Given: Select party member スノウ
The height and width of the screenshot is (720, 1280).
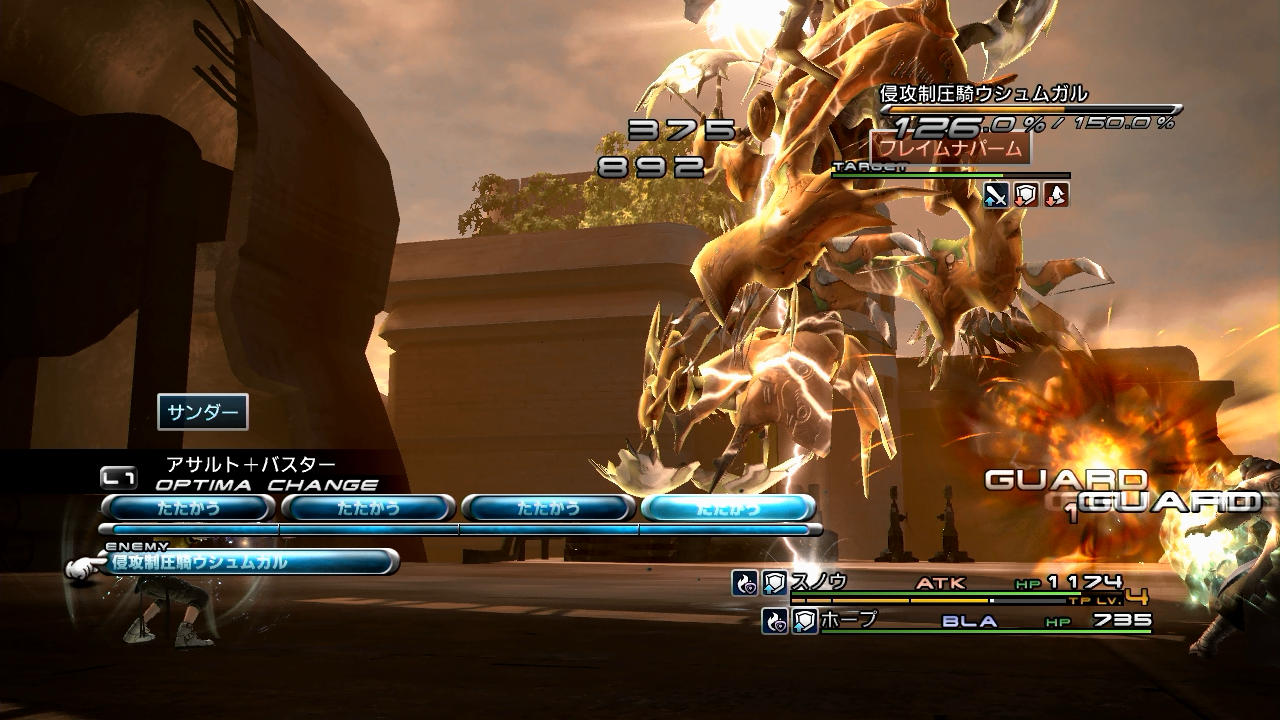Looking at the screenshot, I should (x=820, y=582).
